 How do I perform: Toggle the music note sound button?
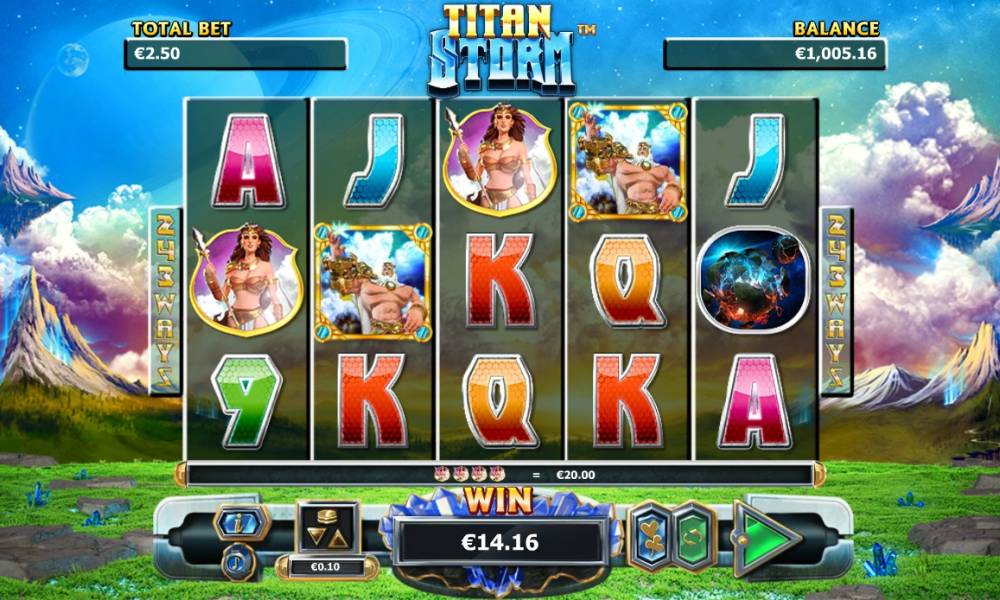click(240, 560)
